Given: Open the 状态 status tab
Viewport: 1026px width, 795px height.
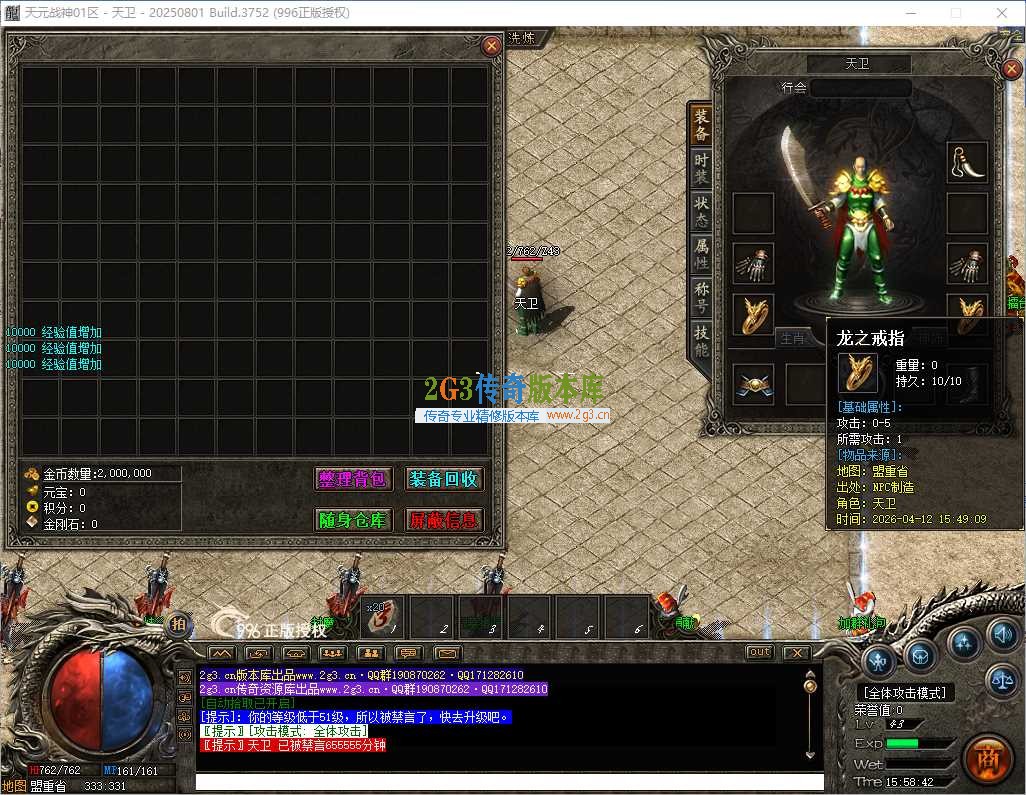Looking at the screenshot, I should [701, 210].
